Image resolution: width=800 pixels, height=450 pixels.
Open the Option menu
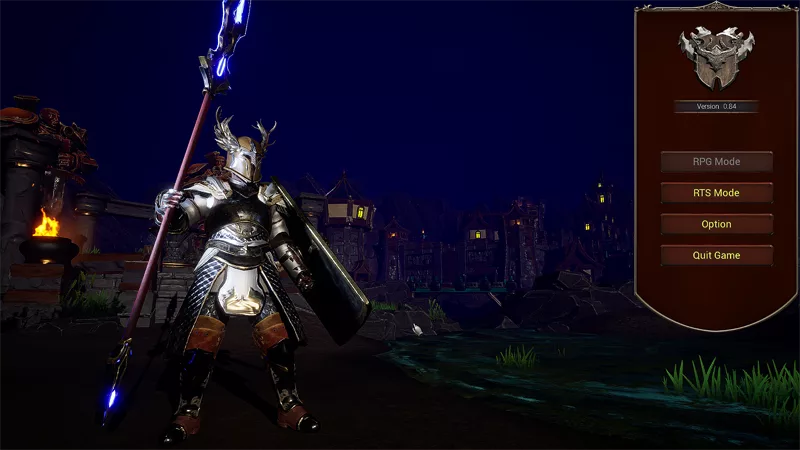pyautogui.click(x=716, y=224)
